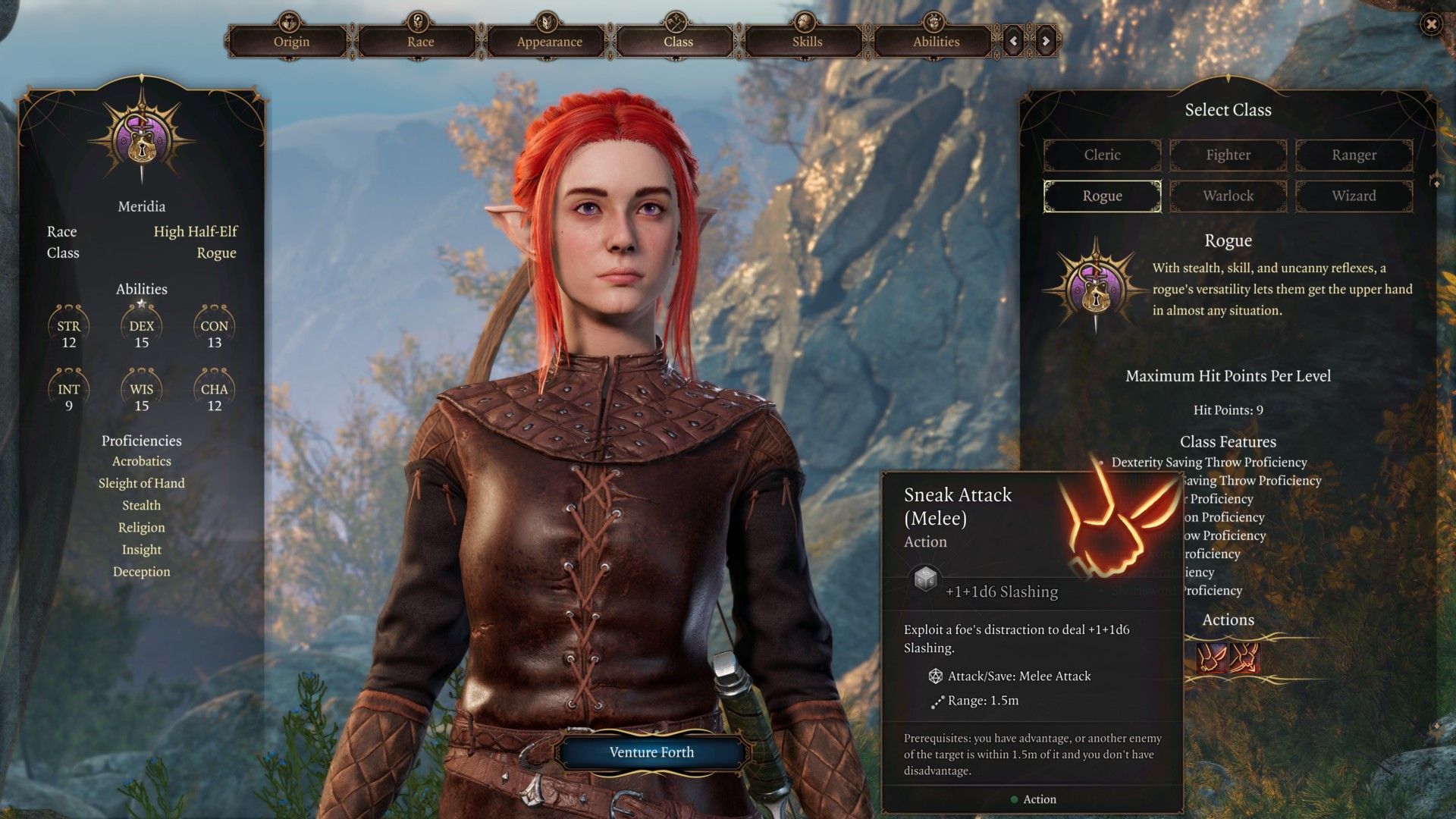Pick the Fighter class
1456x819 pixels.
[x=1228, y=155]
